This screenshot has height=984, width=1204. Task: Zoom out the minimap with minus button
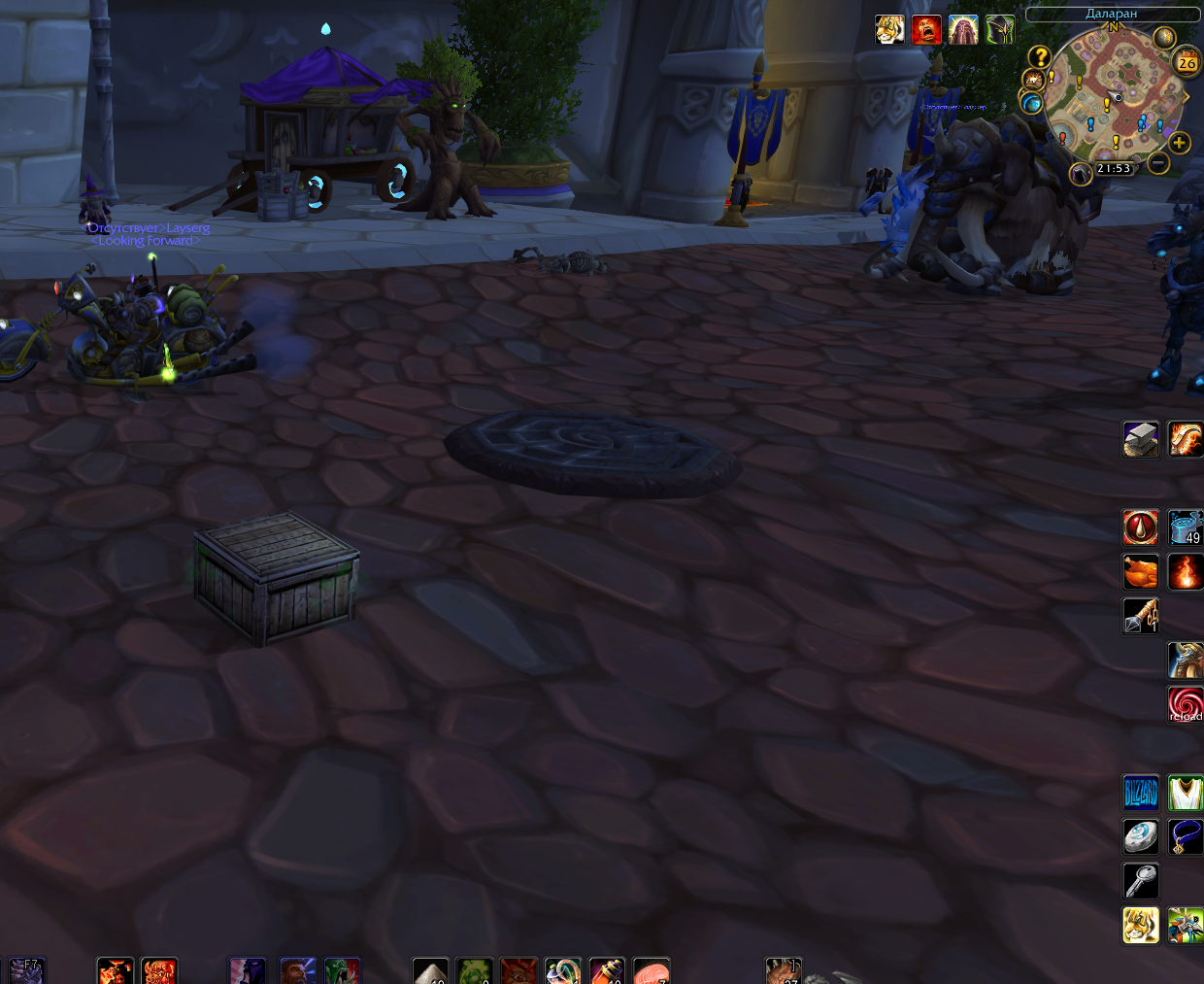pos(1157,163)
